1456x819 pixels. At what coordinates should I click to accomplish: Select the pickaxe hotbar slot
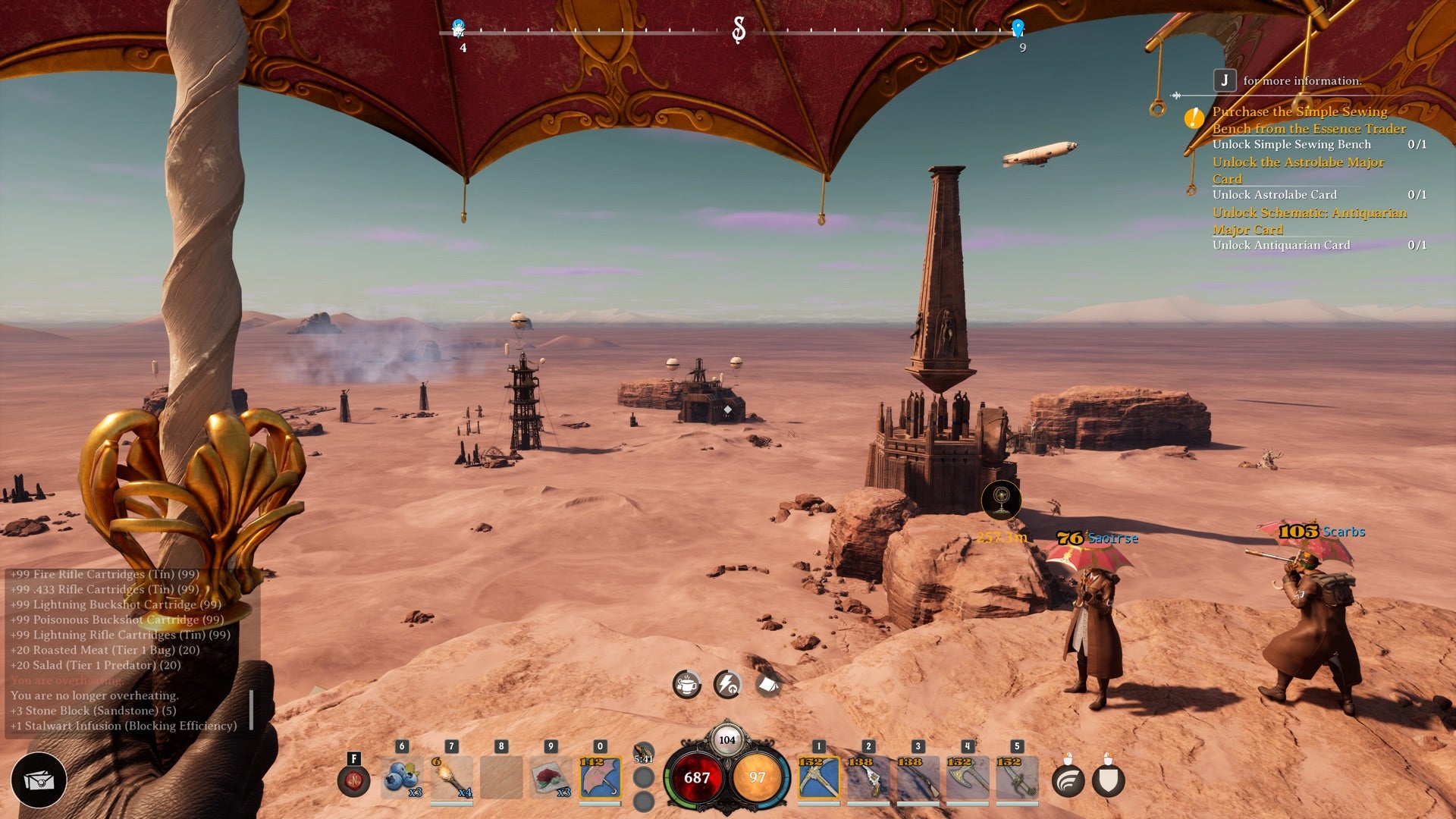point(818,777)
